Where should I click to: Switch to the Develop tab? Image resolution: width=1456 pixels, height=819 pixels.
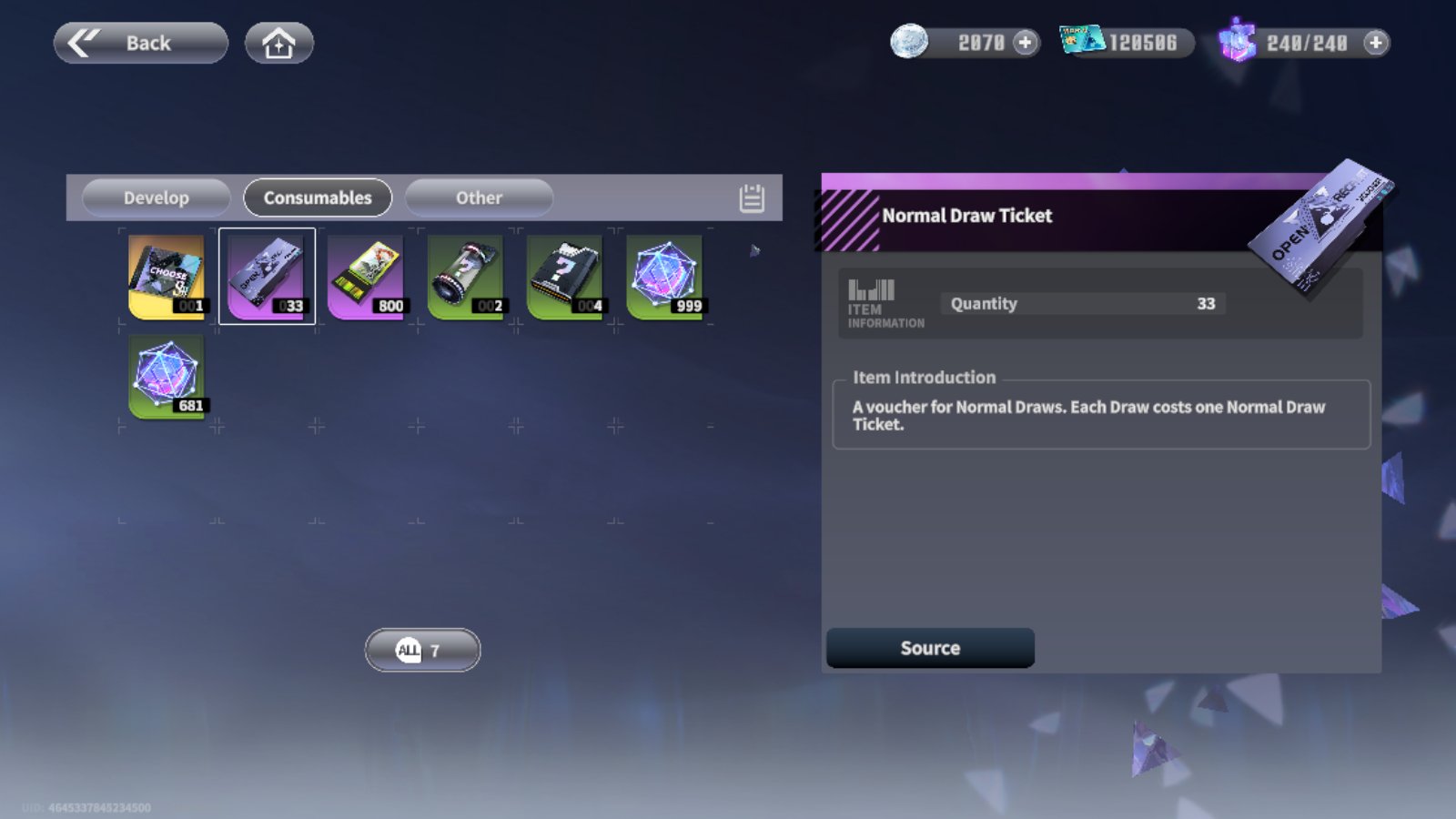pos(156,197)
